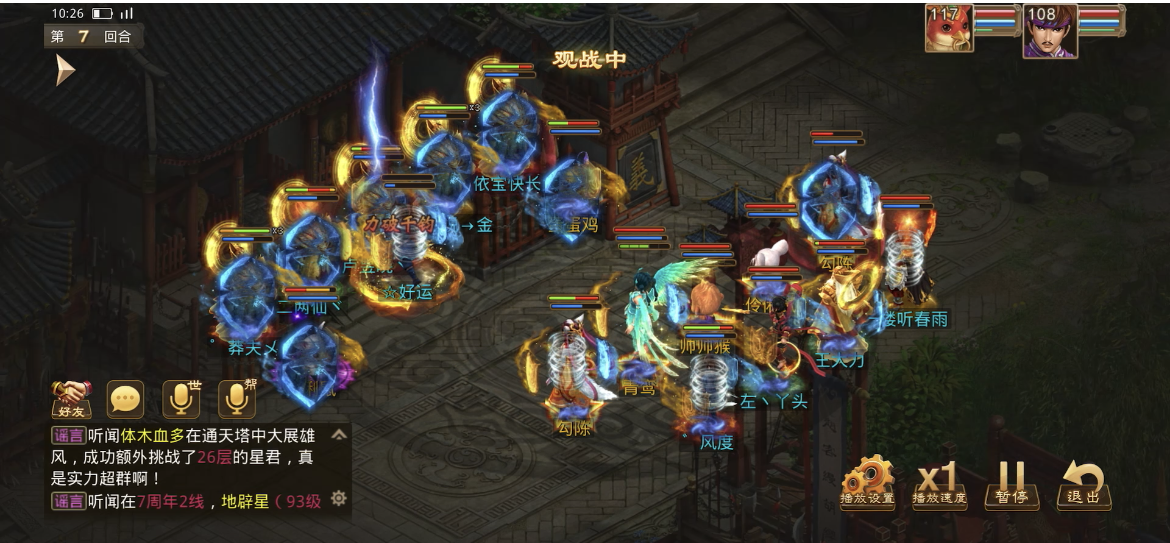1170x543 pixels.
Task: Open the 播放设置 playback settings
Action: (867, 482)
